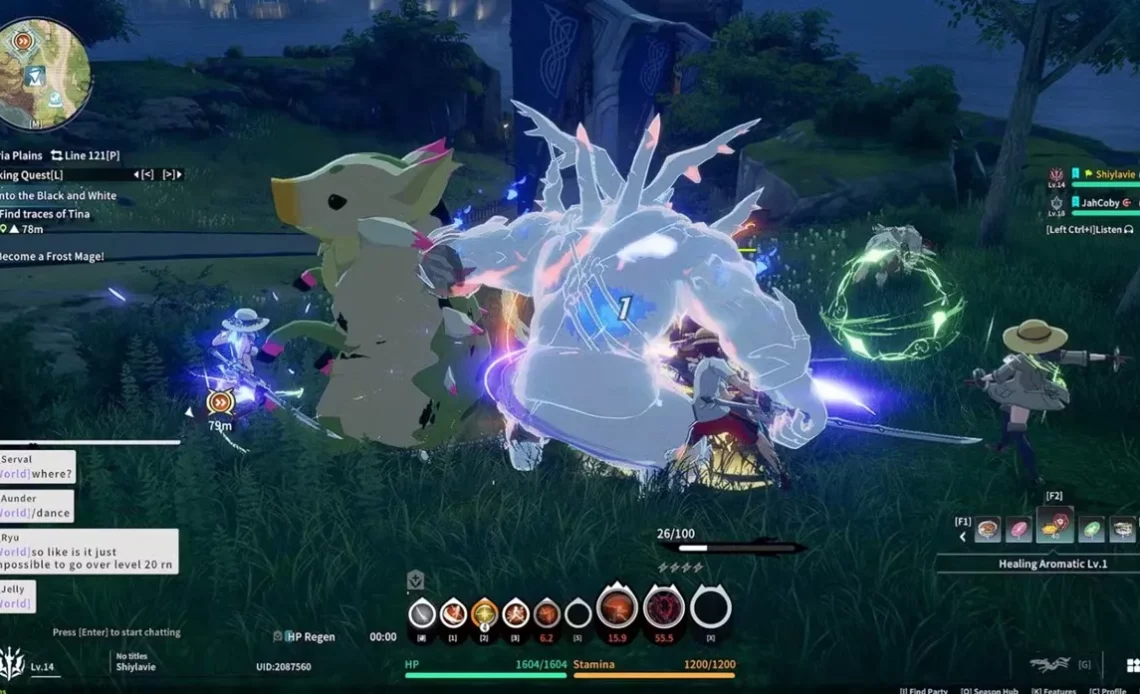The height and width of the screenshot is (694, 1140).
Task: Cycle the quick item bar left arrow
Action: (x=963, y=537)
